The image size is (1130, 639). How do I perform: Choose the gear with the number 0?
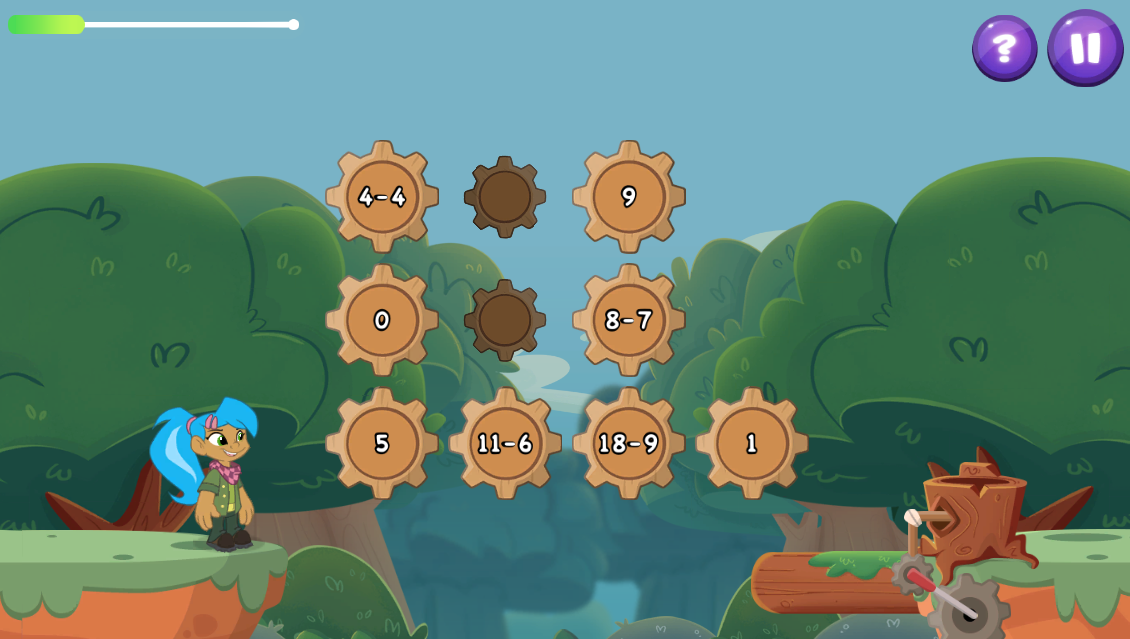pyautogui.click(x=382, y=320)
